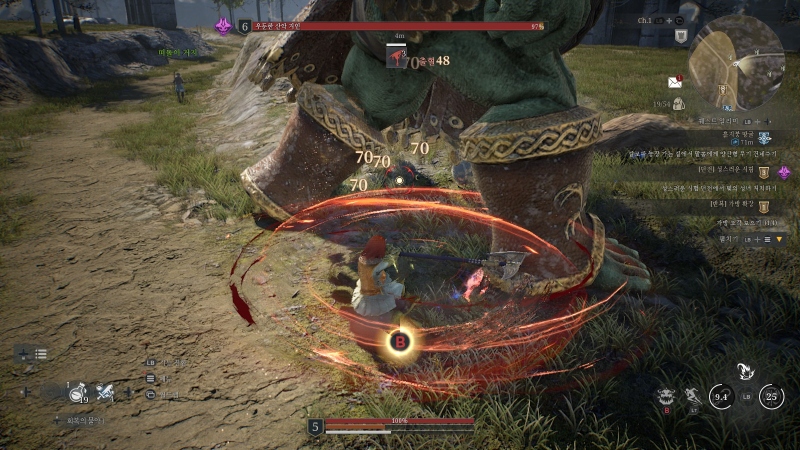800x450 pixels.
Task: Open the mail envelope icon
Action: pos(674,82)
